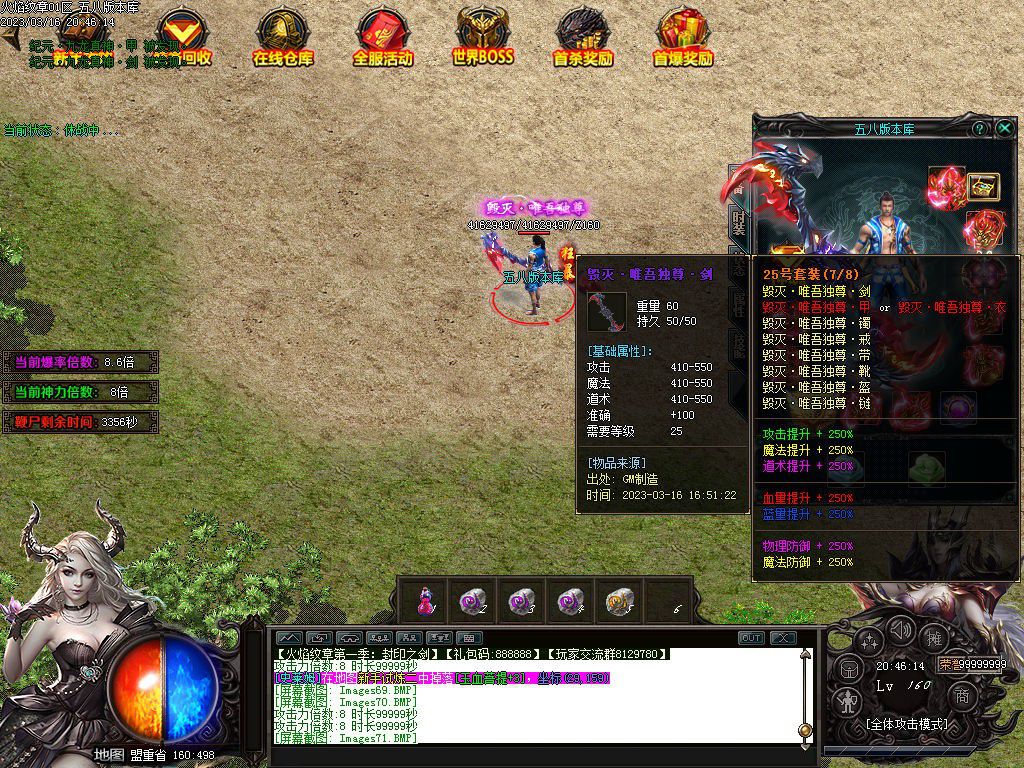The width and height of the screenshot is (1024, 768).
Task: Open the 全服活动 server events
Action: 382,38
